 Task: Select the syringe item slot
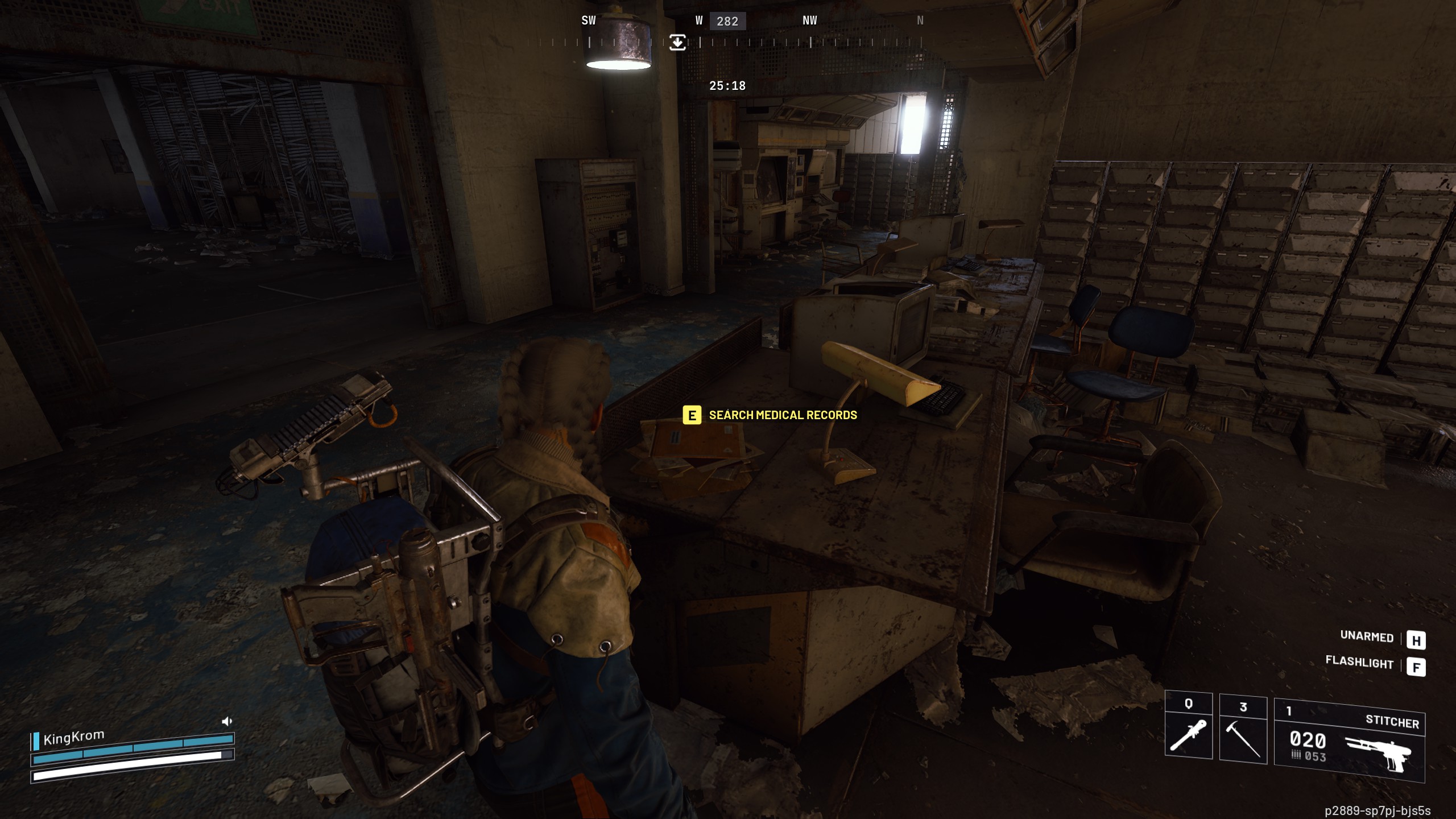1188,729
